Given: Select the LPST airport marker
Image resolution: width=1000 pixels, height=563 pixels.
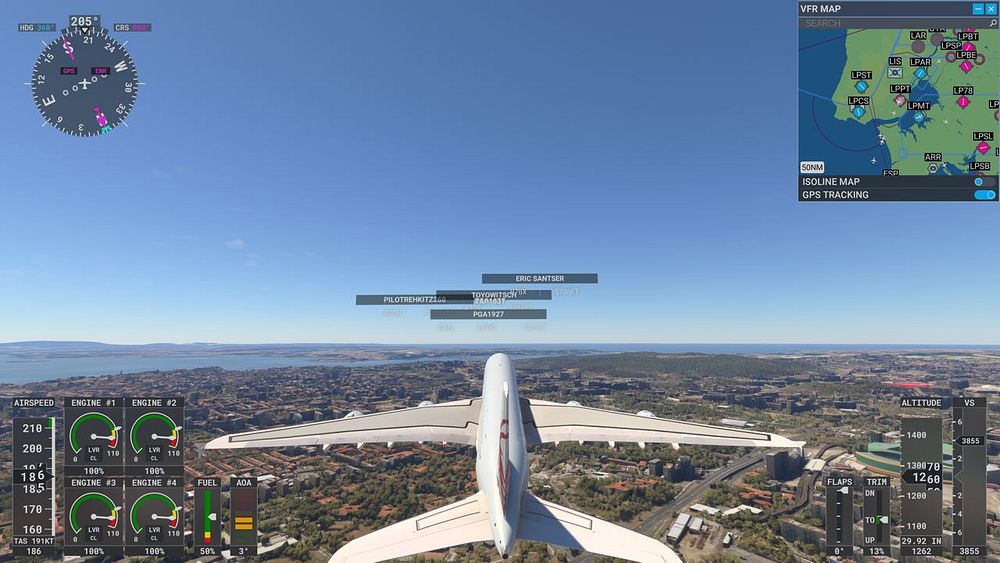Looking at the screenshot, I should coord(861,87).
